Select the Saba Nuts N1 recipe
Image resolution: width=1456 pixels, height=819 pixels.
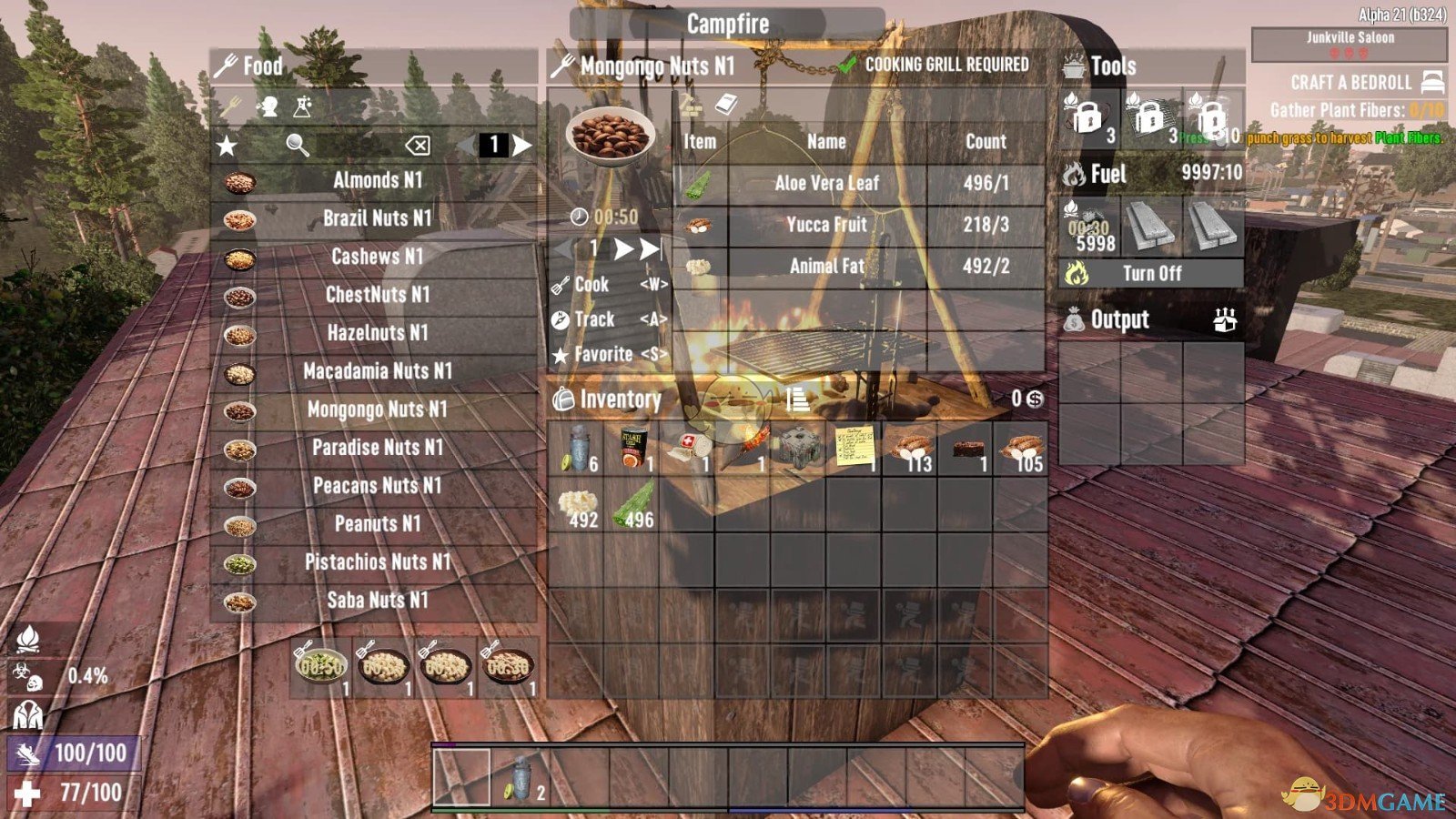377,601
